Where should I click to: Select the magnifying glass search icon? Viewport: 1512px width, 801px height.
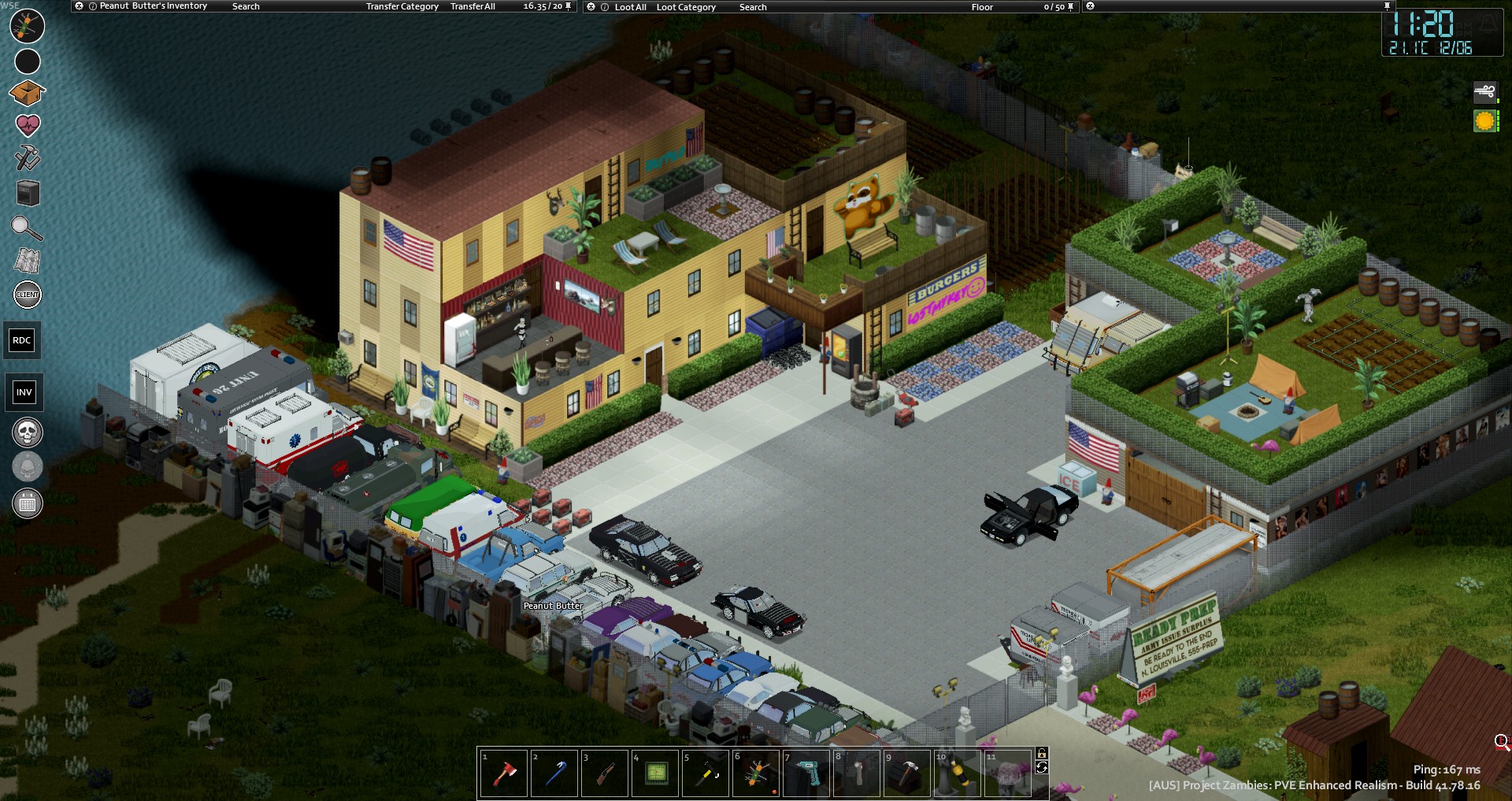tap(26, 229)
